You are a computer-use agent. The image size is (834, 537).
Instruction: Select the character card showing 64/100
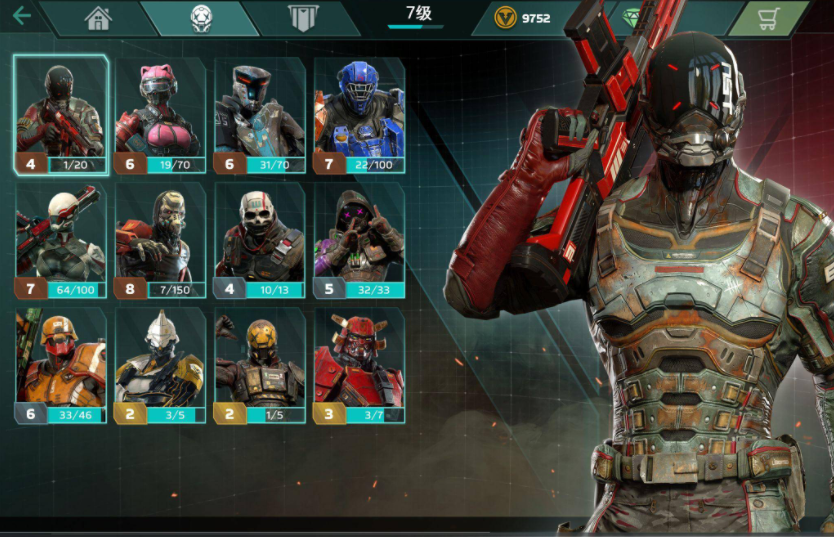tap(61, 240)
